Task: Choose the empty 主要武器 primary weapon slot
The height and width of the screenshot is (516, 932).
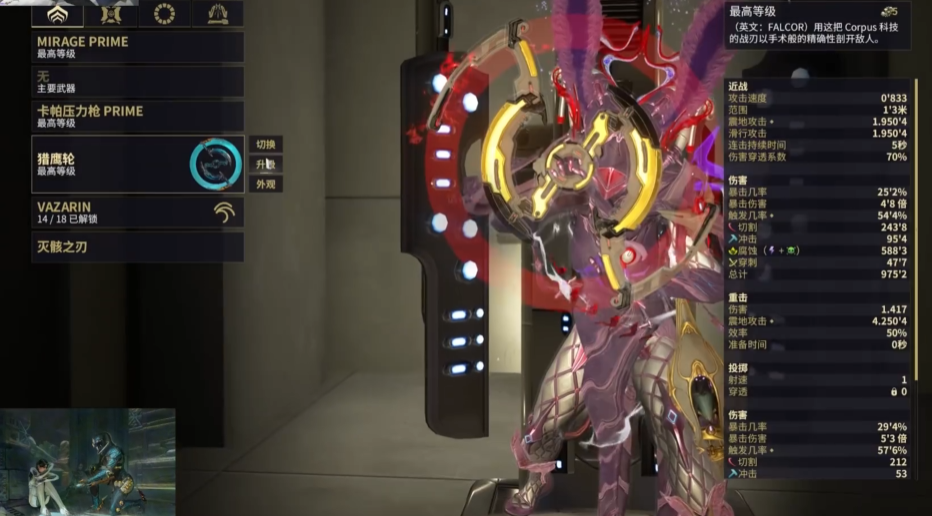Action: point(138,81)
